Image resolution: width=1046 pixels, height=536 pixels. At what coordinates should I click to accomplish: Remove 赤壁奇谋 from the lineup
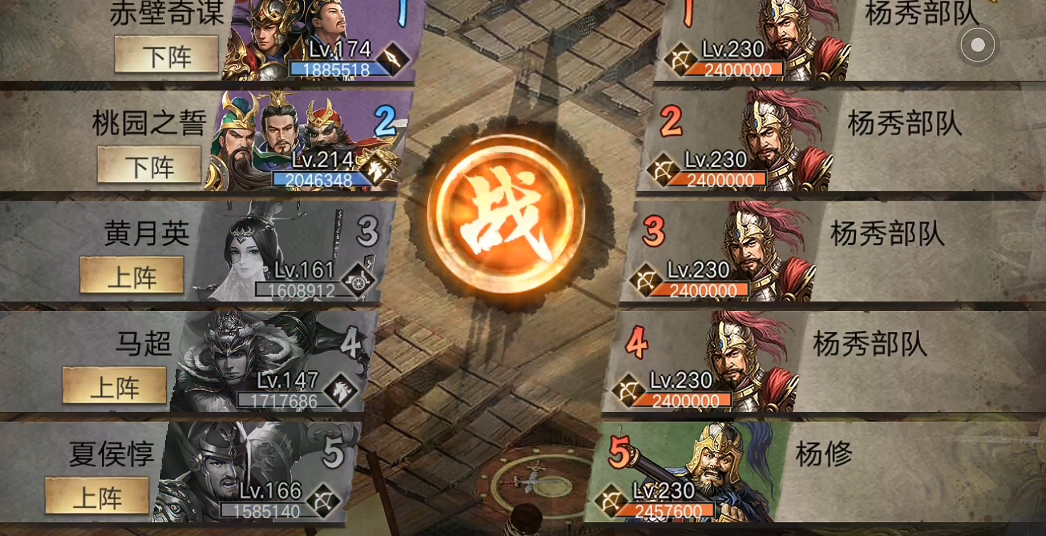[166, 56]
